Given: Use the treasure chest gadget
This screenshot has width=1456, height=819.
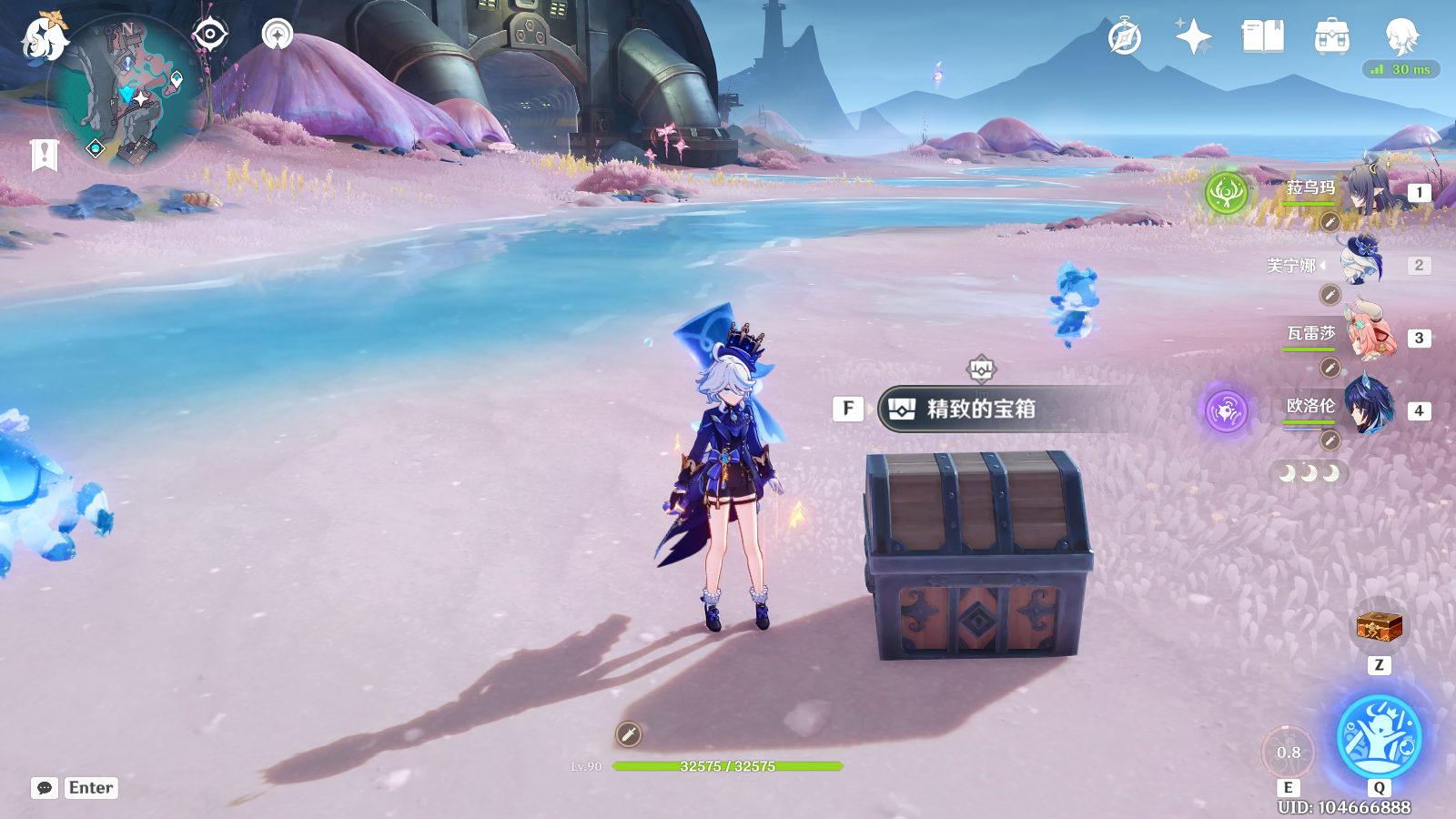Looking at the screenshot, I should pyautogui.click(x=1379, y=627).
